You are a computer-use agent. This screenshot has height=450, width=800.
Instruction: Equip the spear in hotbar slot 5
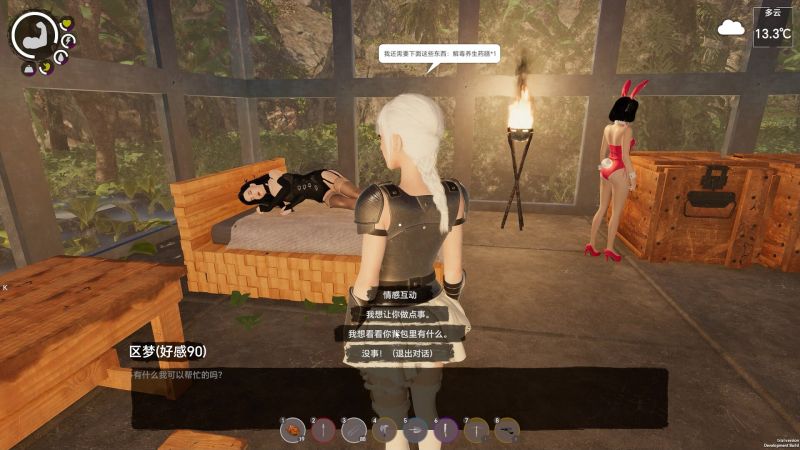[416, 431]
